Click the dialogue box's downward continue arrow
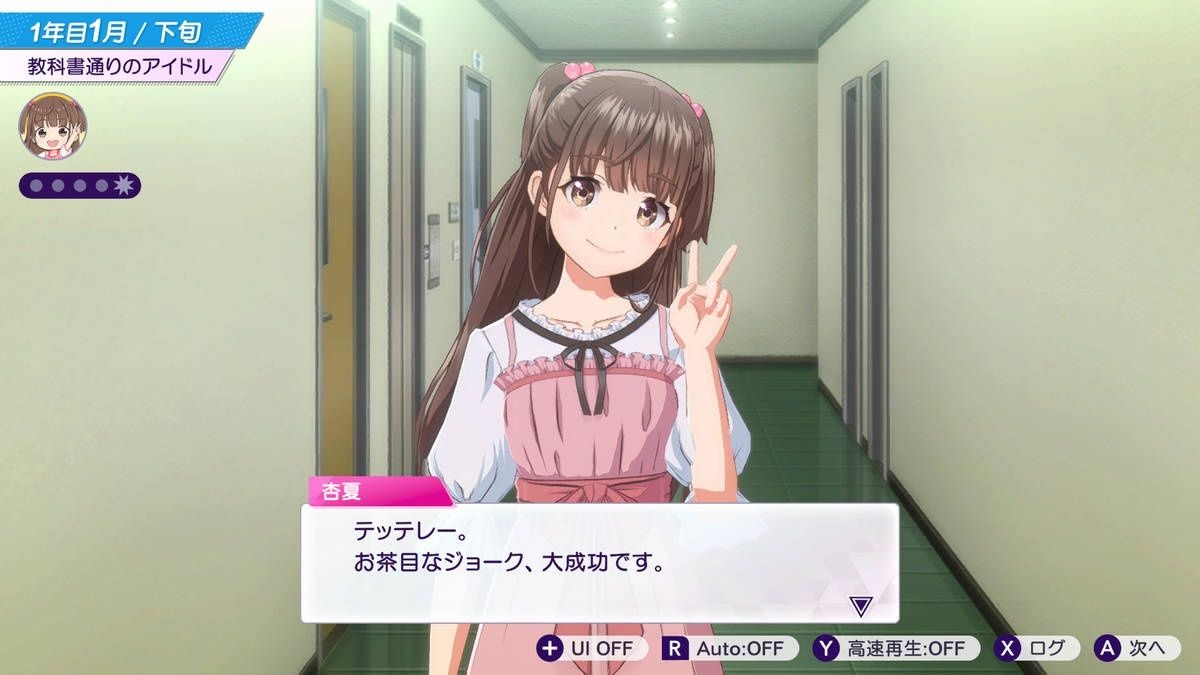This screenshot has height=675, width=1200. point(860,605)
